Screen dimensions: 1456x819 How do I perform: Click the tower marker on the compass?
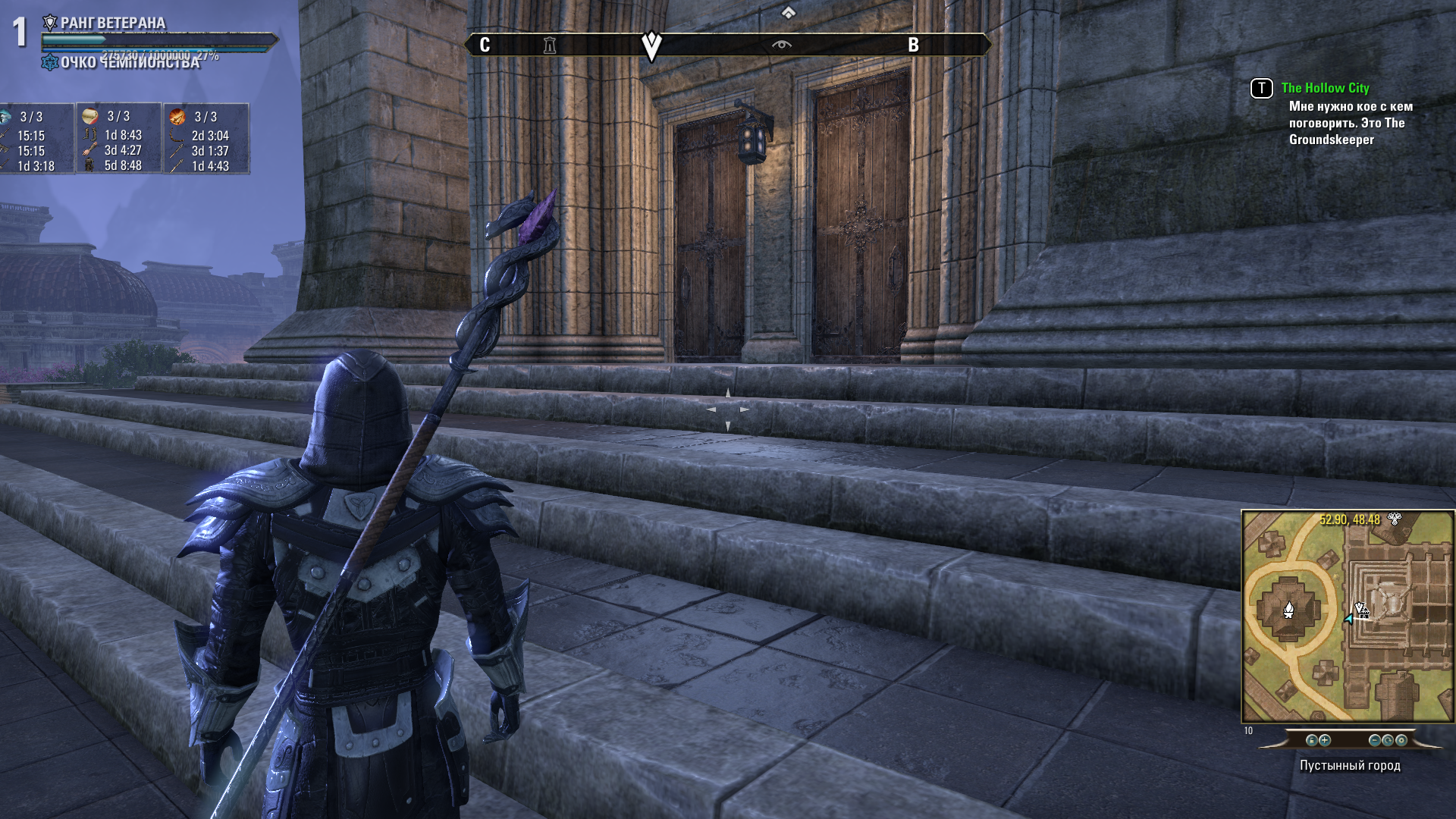point(550,45)
